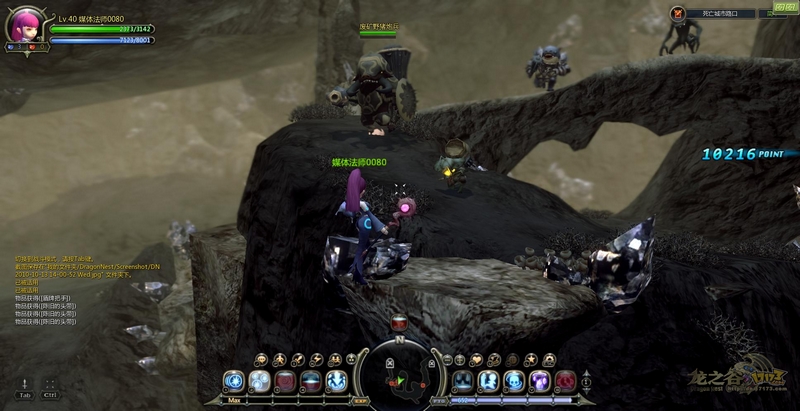800x411 pixels.
Task: Activate the blue starburst skill slot
Action: pyautogui.click(x=234, y=381)
